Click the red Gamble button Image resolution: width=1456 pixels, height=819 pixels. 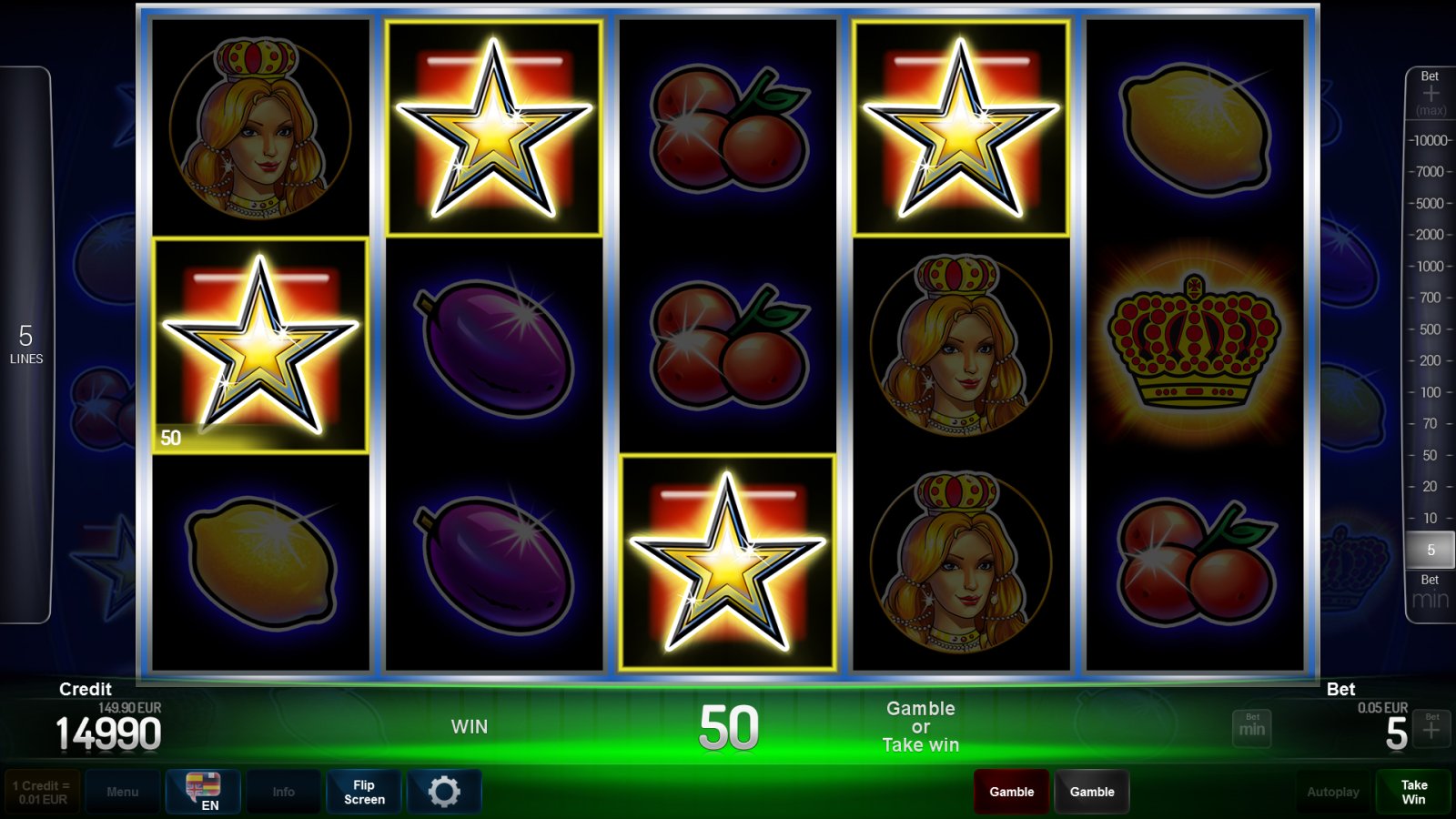coord(1011,791)
